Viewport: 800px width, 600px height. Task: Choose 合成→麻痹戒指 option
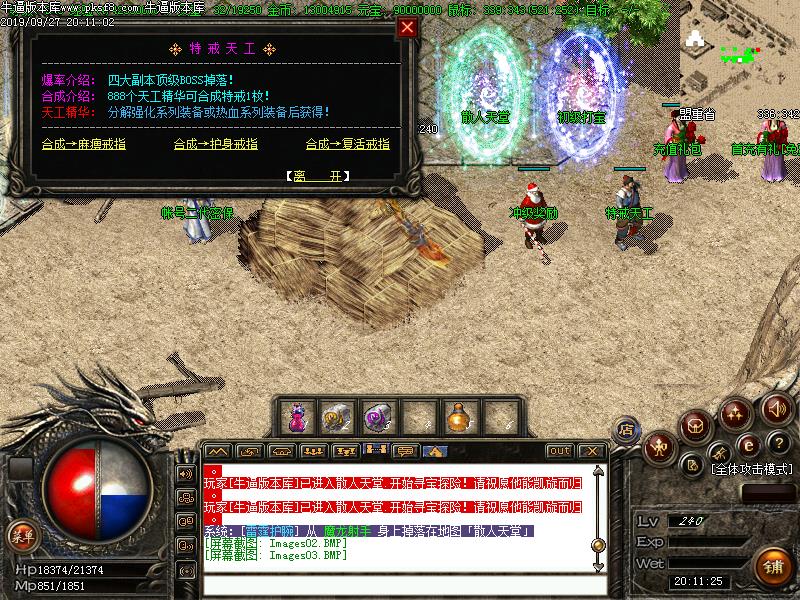84,144
